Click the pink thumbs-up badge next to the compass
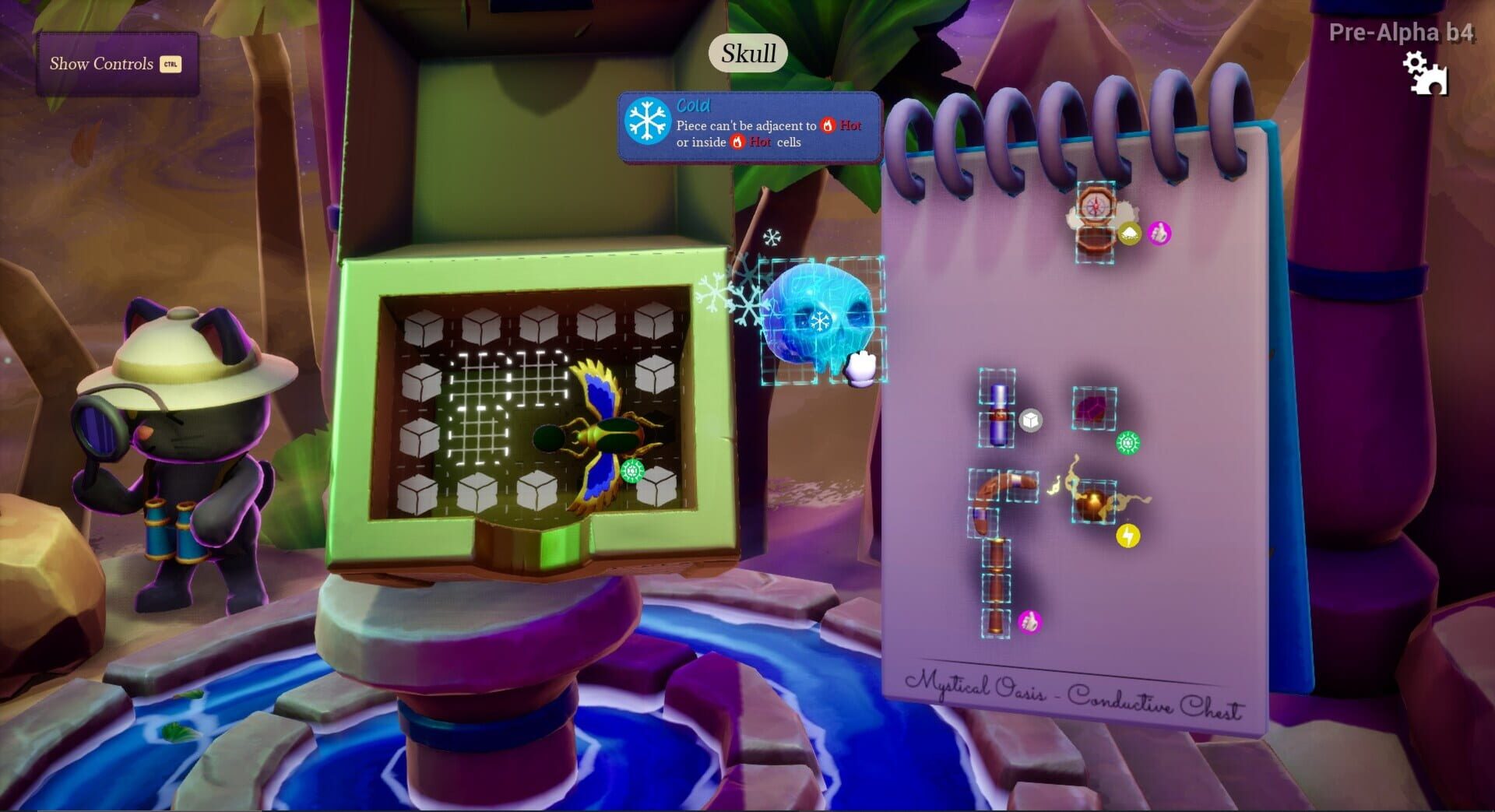Image resolution: width=1495 pixels, height=812 pixels. (1159, 234)
